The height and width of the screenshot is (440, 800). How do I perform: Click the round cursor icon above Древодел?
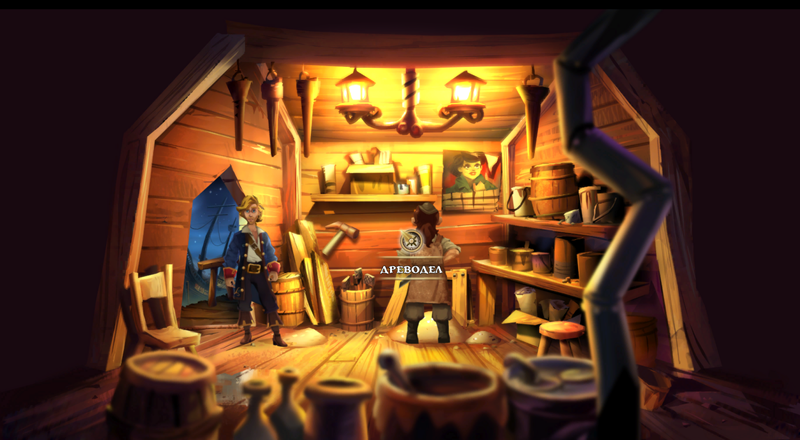411,240
